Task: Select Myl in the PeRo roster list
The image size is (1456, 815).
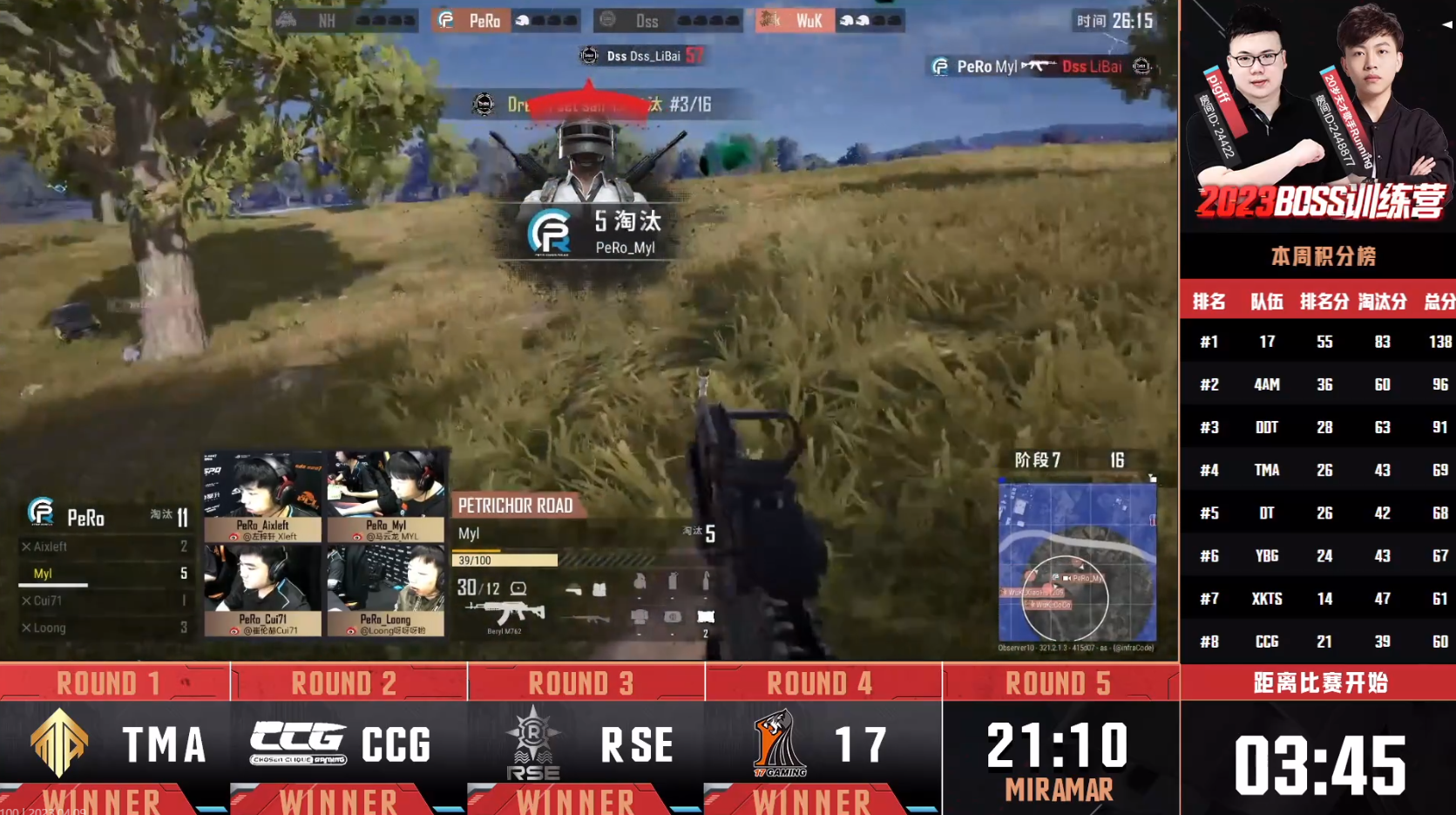Action: [x=105, y=574]
